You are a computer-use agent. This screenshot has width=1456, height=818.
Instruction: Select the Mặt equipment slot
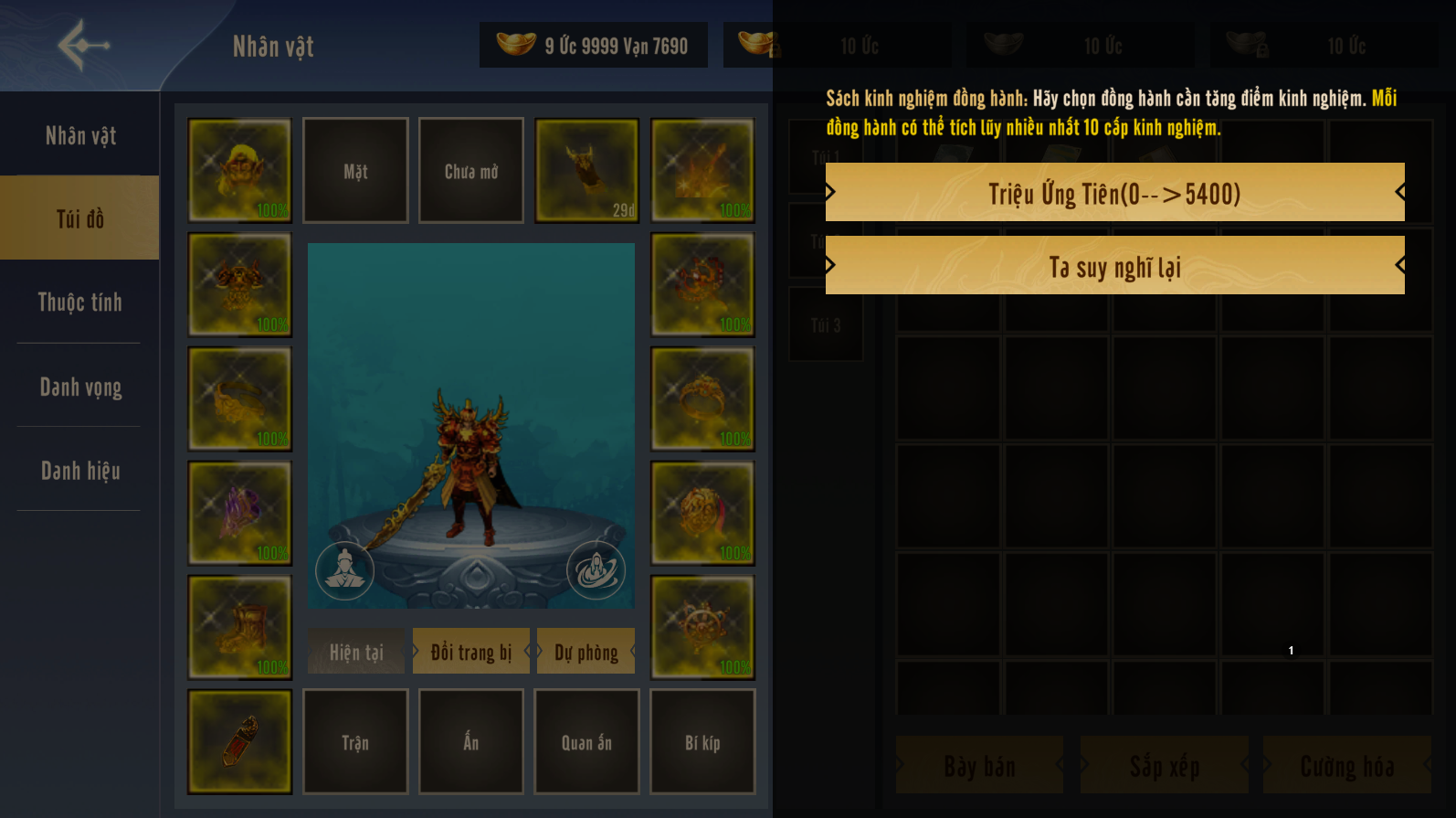click(x=355, y=171)
